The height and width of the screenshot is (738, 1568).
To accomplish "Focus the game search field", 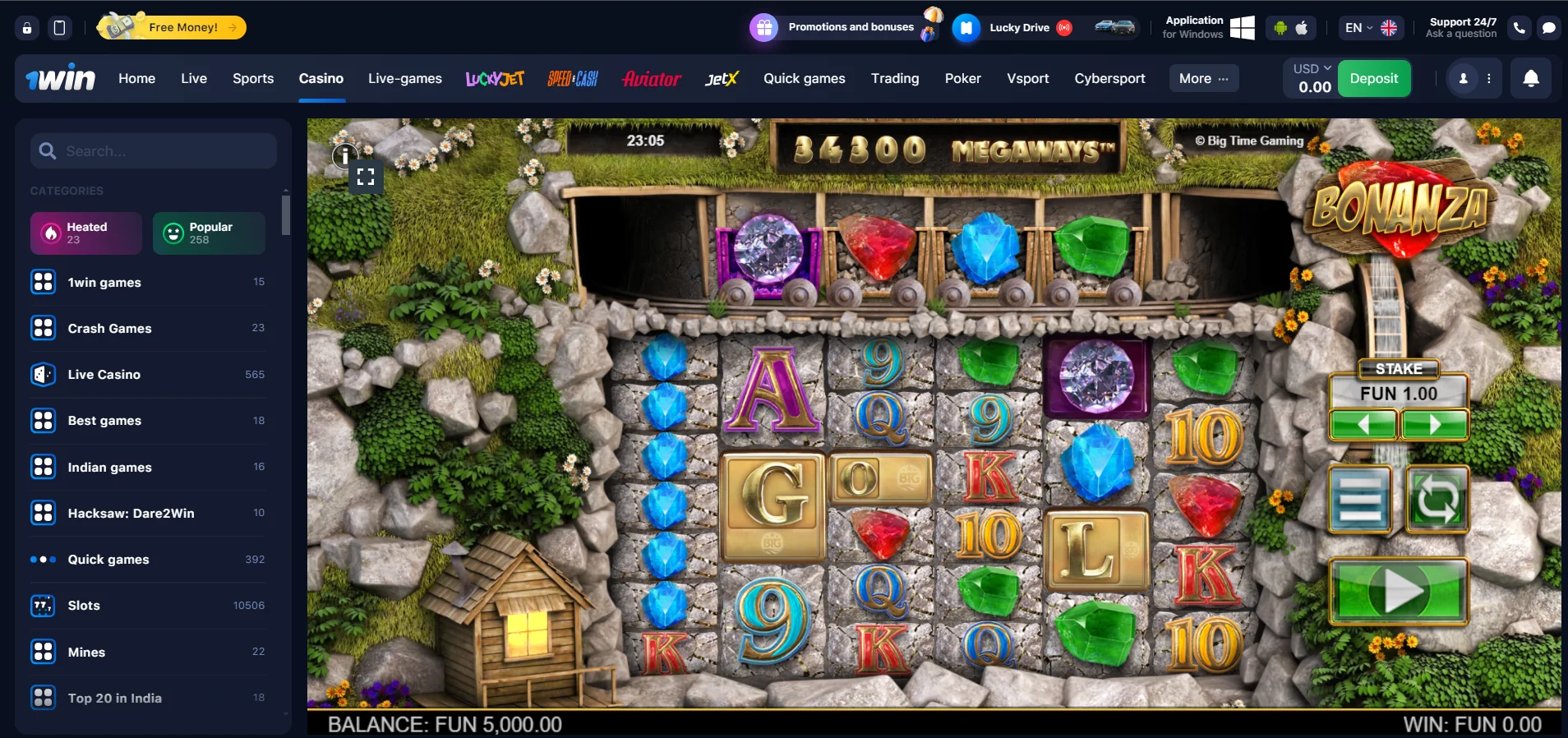I will pyautogui.click(x=164, y=151).
